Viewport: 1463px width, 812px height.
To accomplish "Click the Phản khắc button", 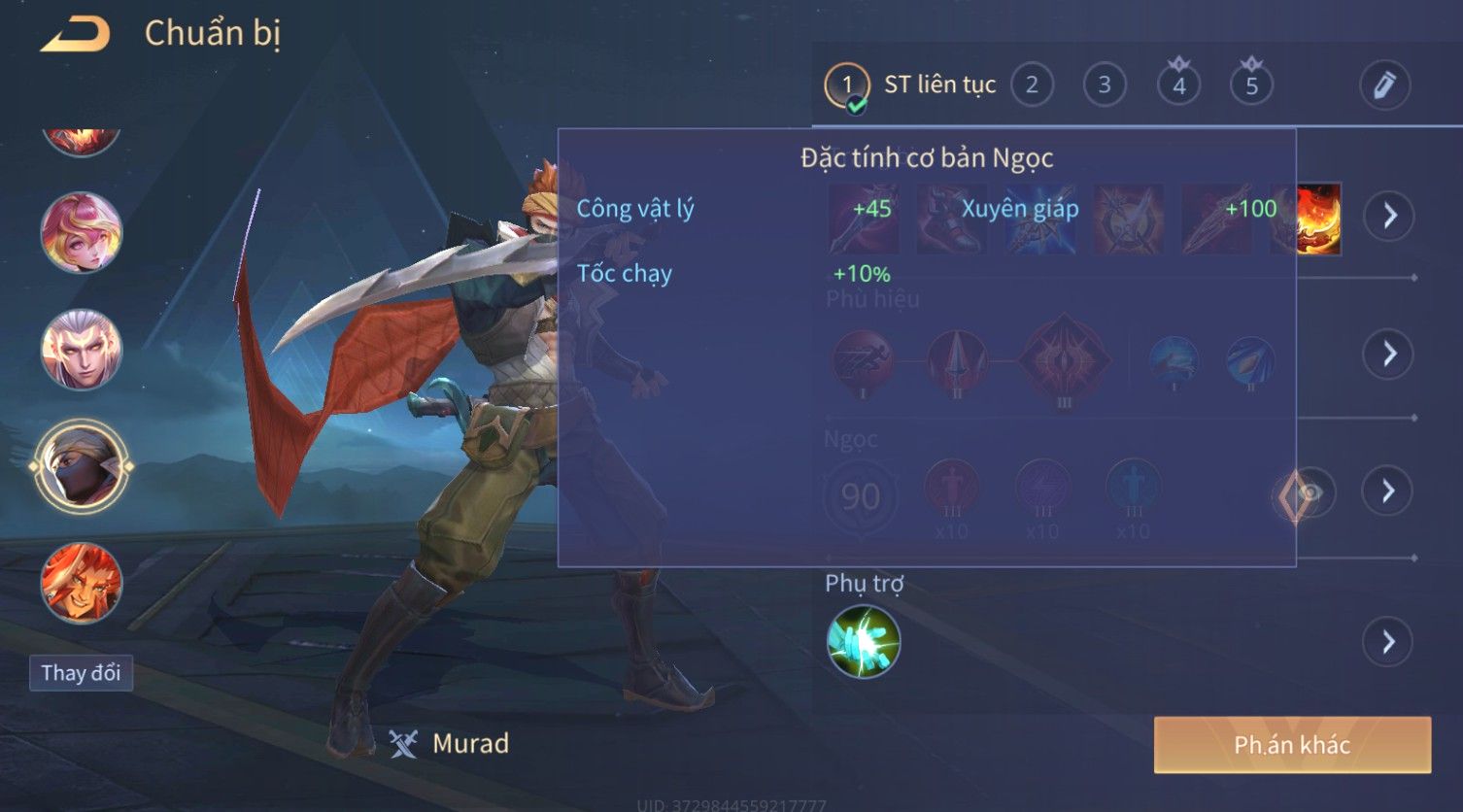I will click(x=1292, y=745).
